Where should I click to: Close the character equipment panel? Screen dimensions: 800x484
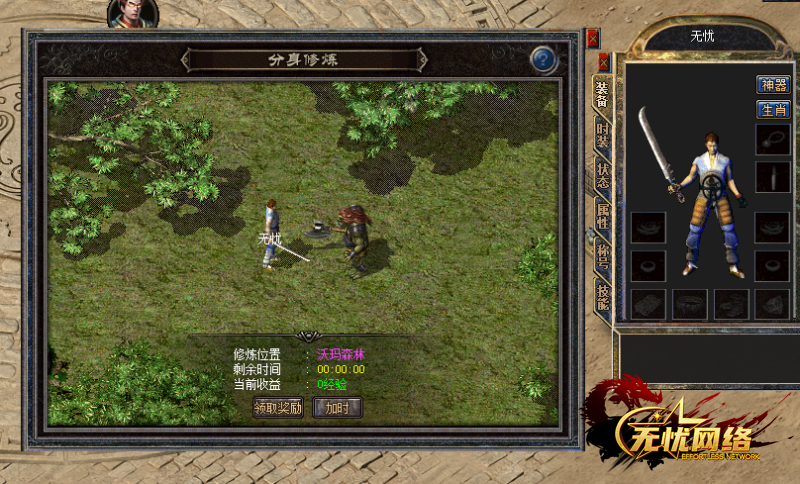(603, 61)
